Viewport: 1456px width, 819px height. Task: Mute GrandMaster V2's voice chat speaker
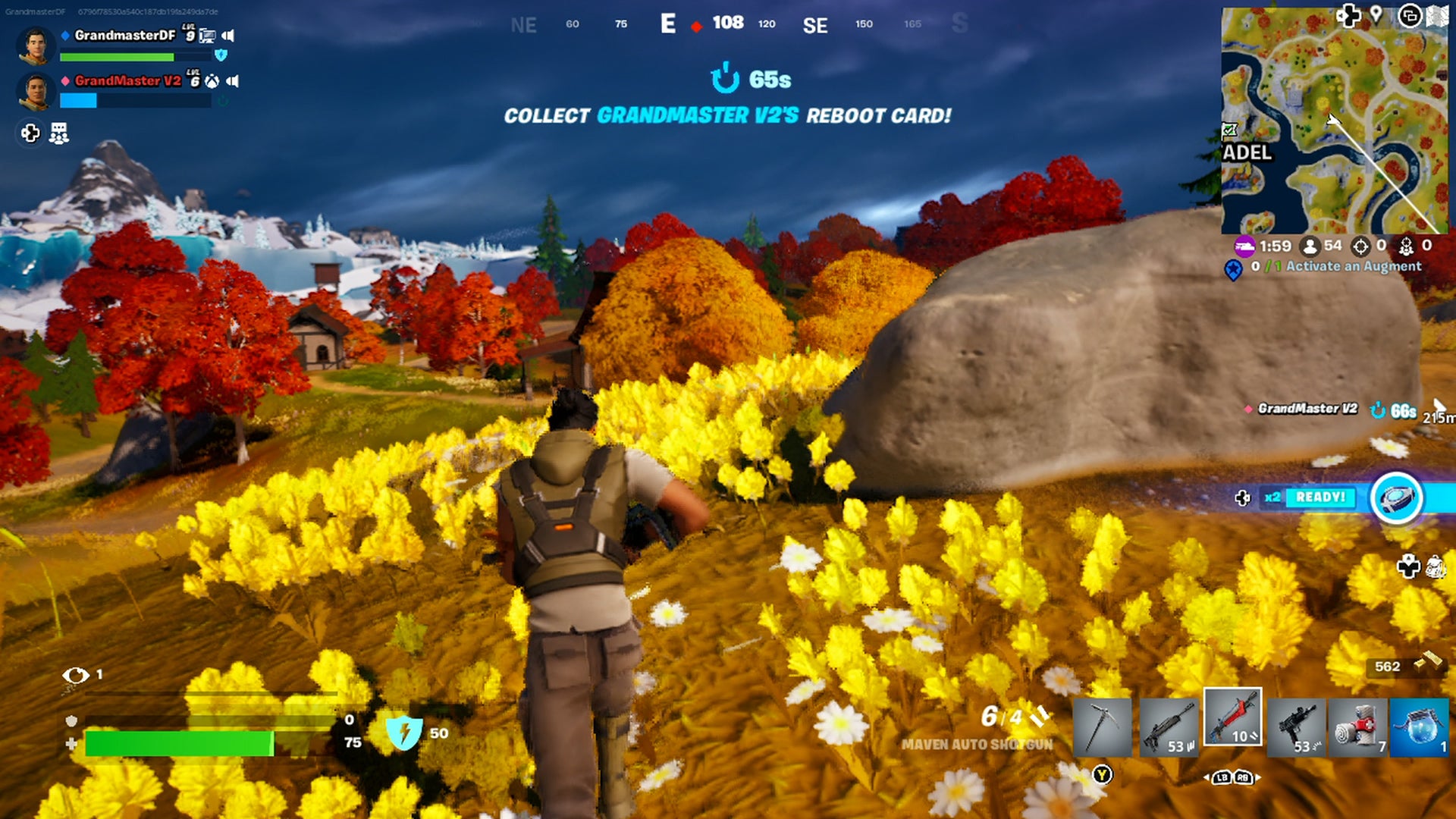pyautogui.click(x=233, y=81)
